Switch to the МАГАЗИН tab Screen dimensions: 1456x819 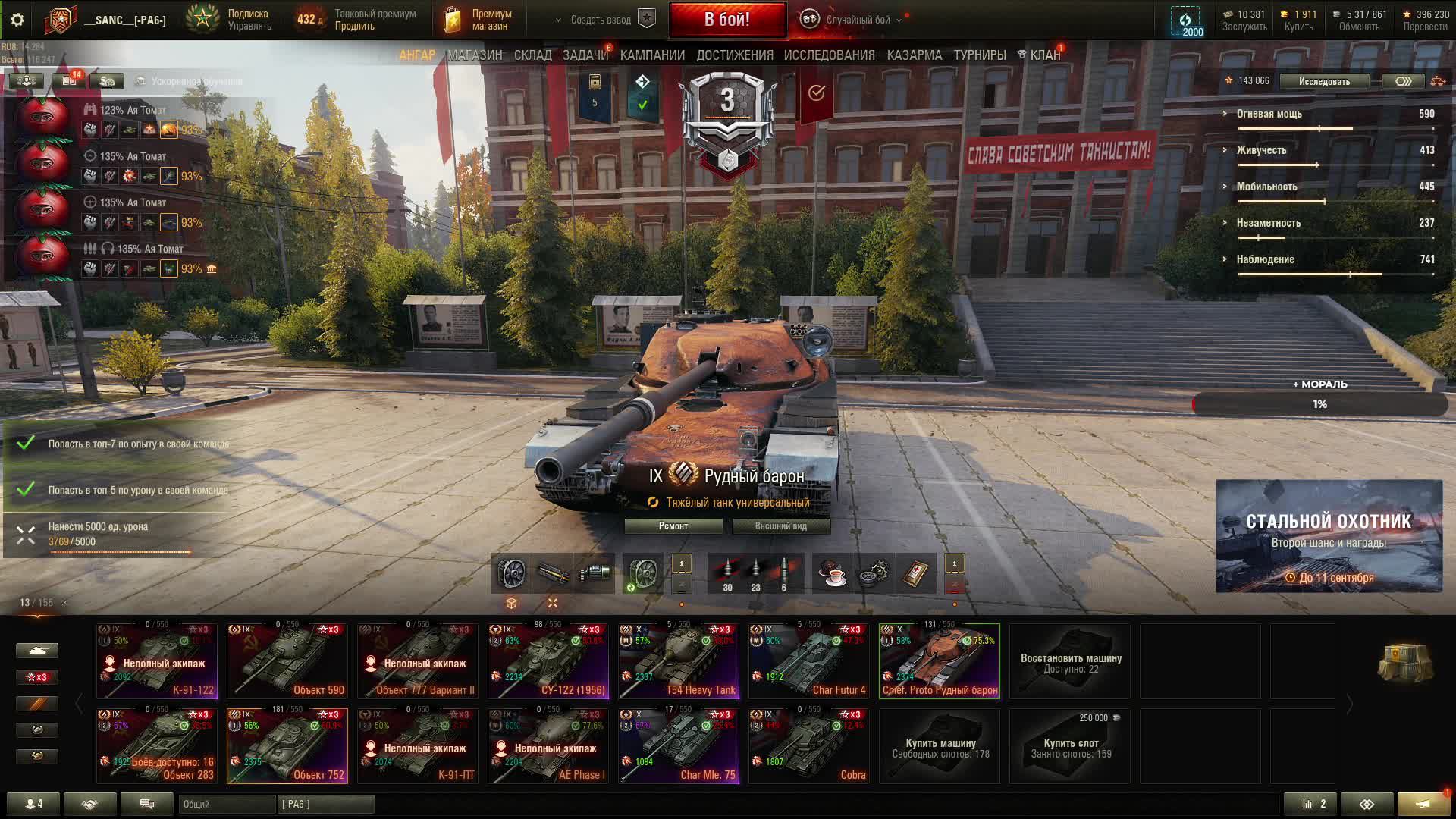click(475, 55)
